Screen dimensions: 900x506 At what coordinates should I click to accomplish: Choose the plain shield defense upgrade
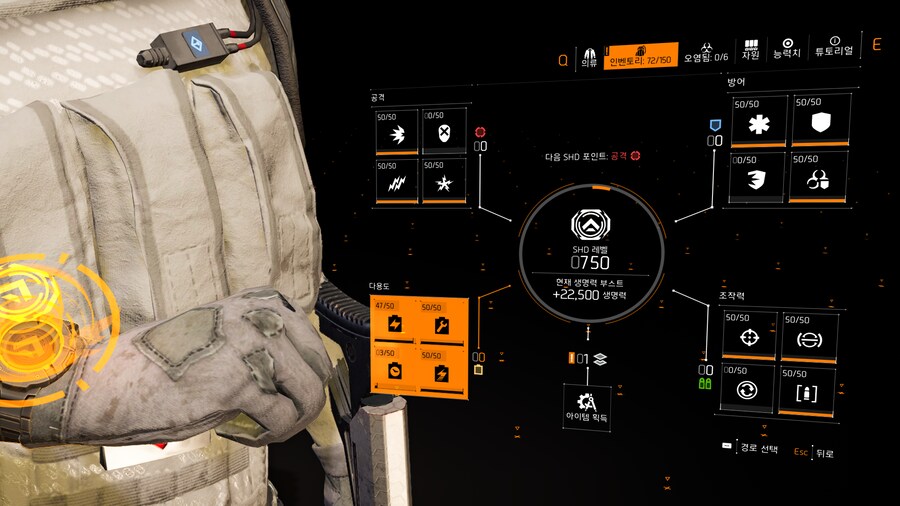[821, 123]
